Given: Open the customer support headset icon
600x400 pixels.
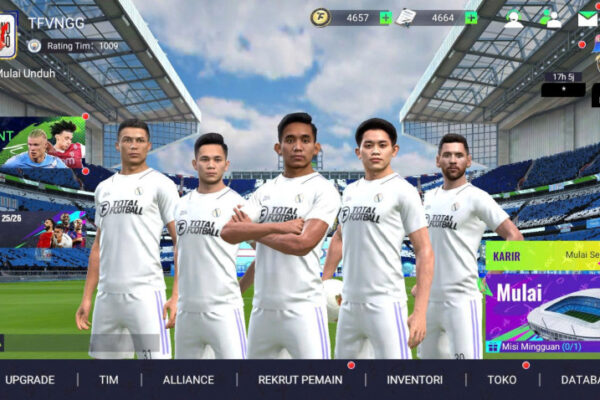Looking at the screenshot, I should point(514,18).
